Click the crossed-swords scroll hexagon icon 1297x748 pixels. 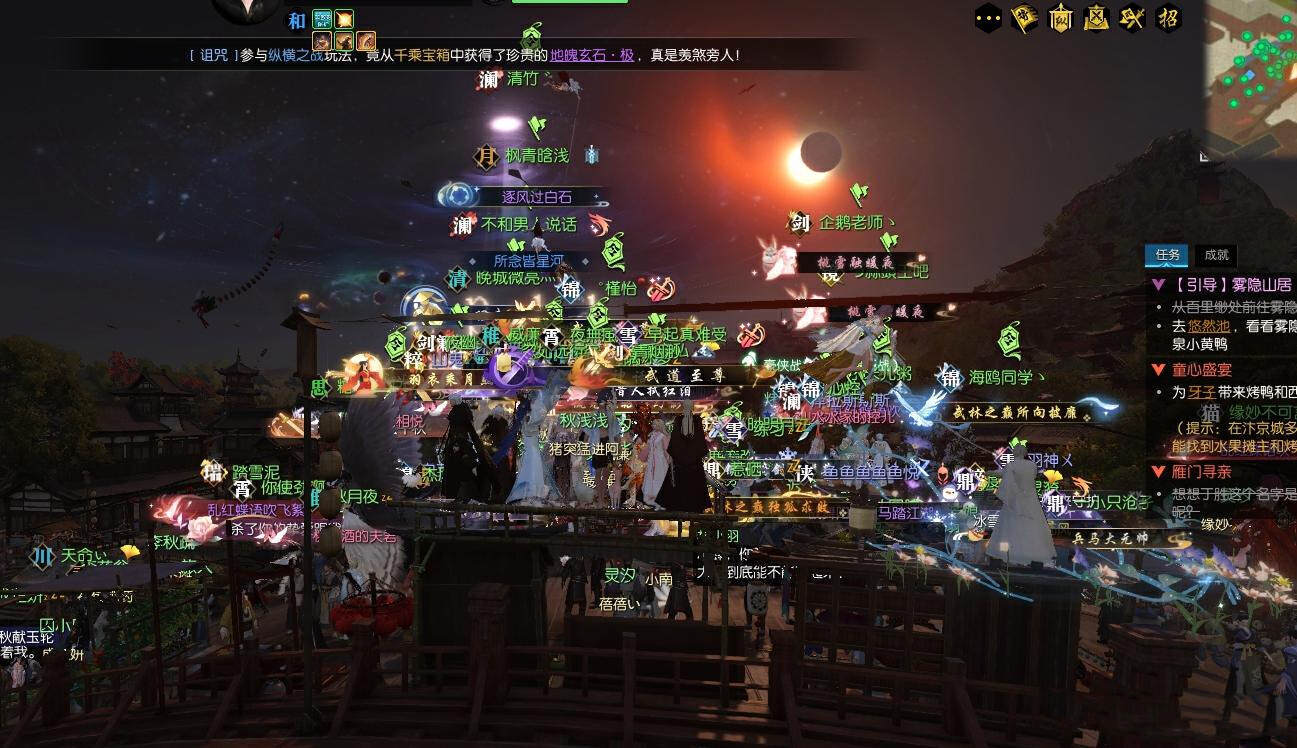click(1096, 18)
